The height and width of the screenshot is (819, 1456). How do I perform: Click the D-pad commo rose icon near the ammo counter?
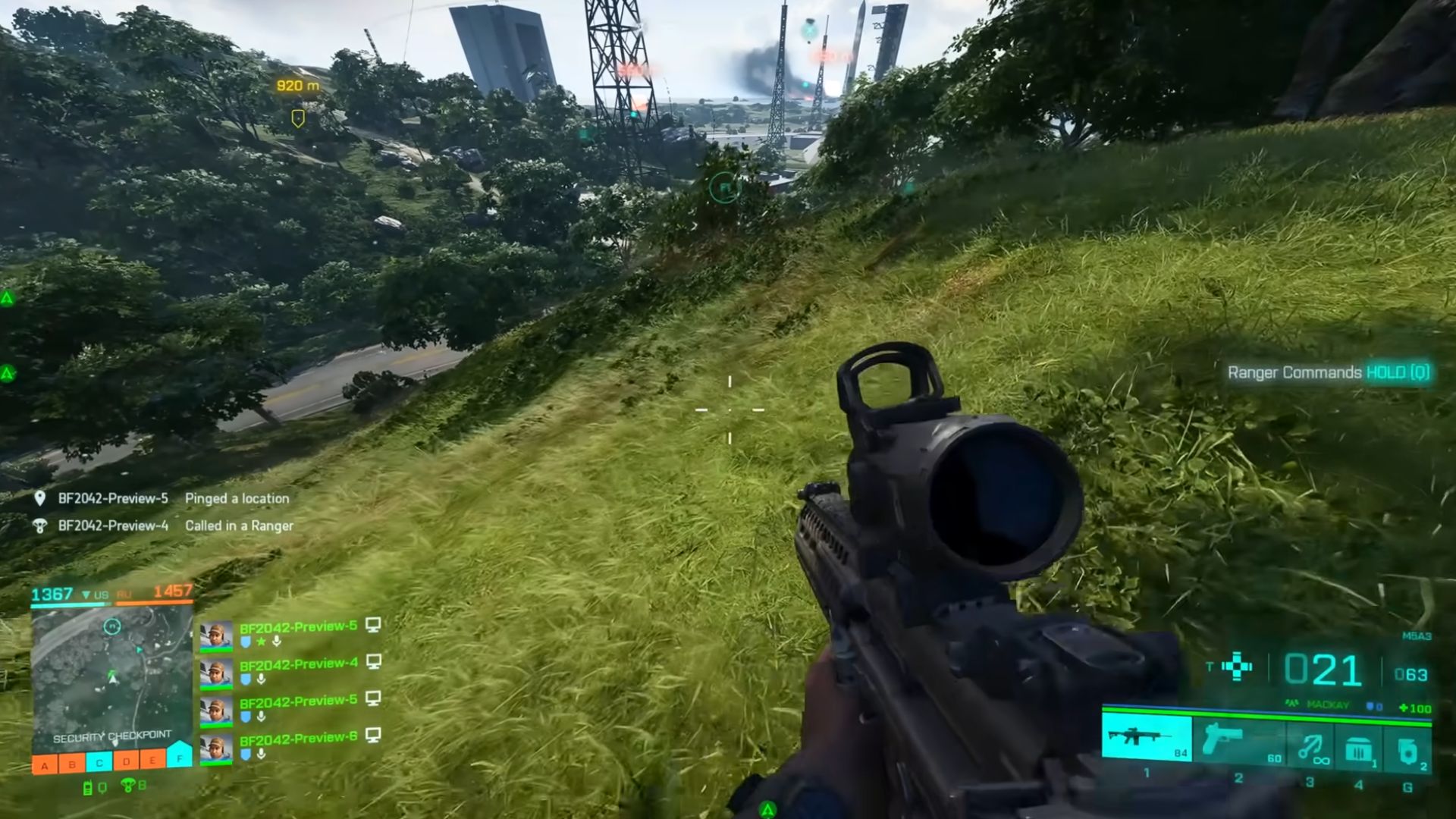click(x=1236, y=666)
